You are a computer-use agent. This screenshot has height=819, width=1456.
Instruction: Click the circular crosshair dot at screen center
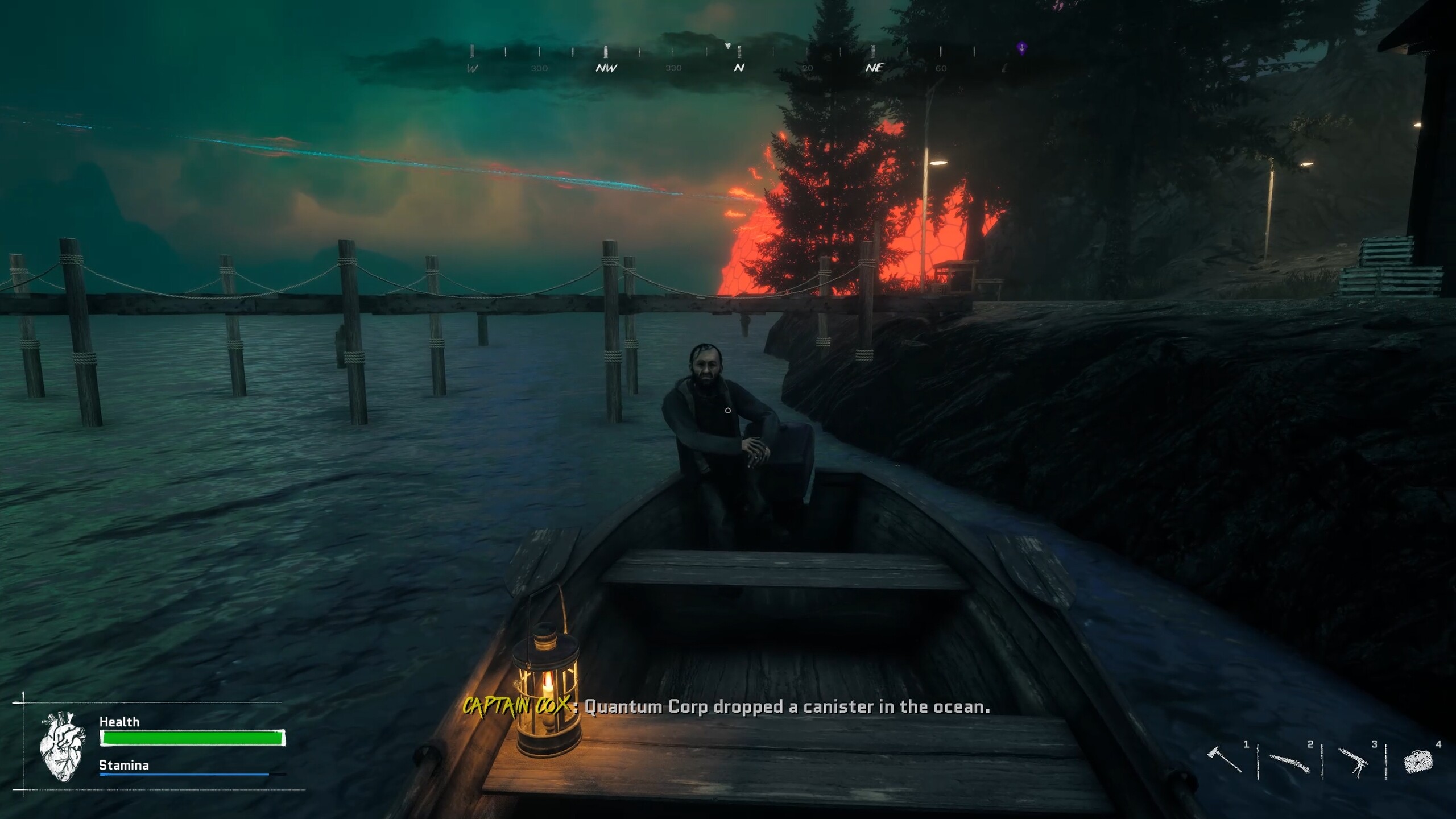coord(728,409)
